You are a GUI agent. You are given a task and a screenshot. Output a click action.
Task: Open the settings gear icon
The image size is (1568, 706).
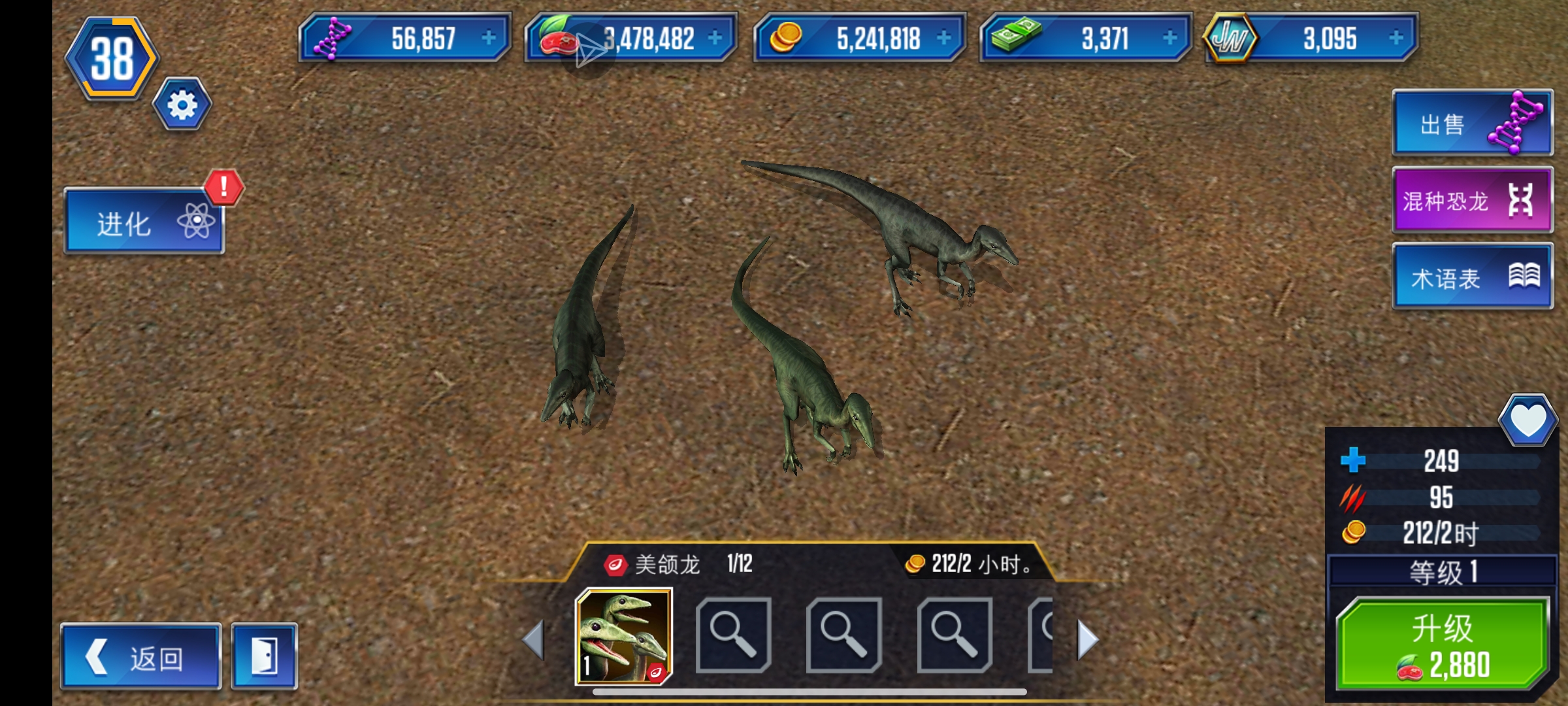tap(182, 105)
